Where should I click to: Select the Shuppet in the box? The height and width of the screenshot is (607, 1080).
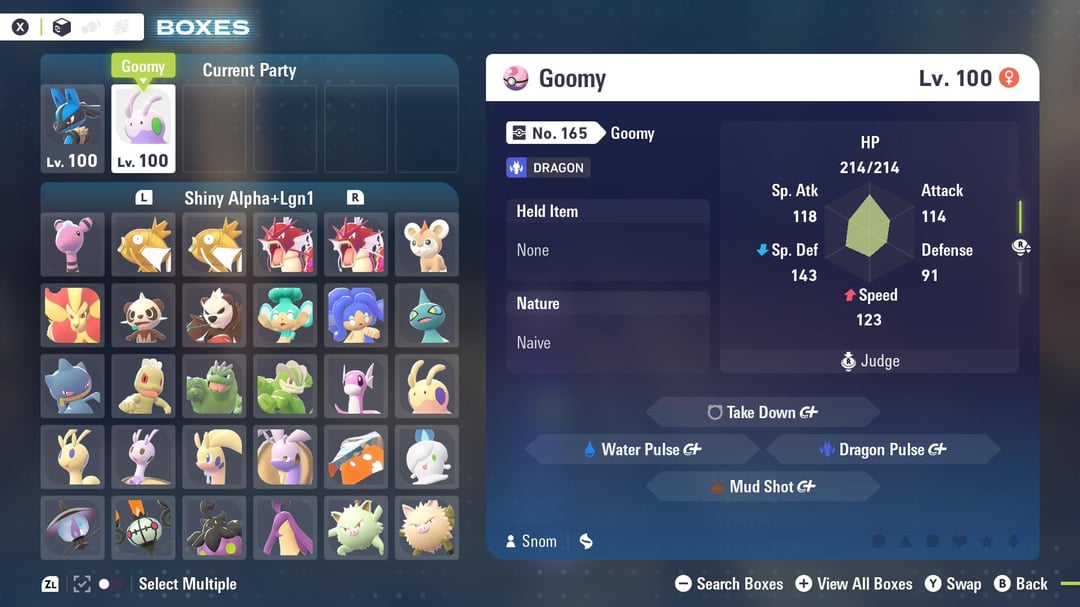(x=427, y=315)
